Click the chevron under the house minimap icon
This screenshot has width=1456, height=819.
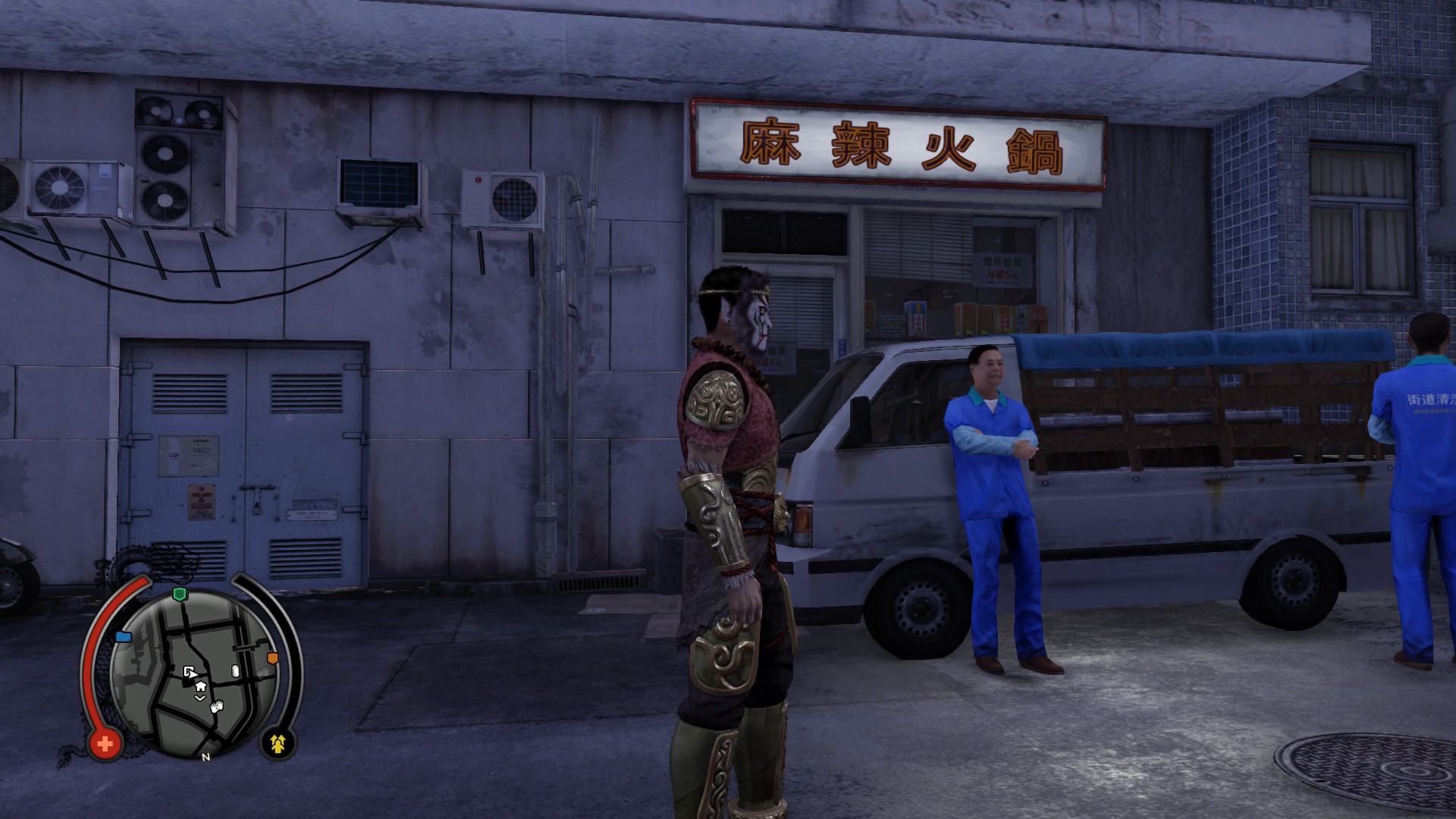click(199, 698)
